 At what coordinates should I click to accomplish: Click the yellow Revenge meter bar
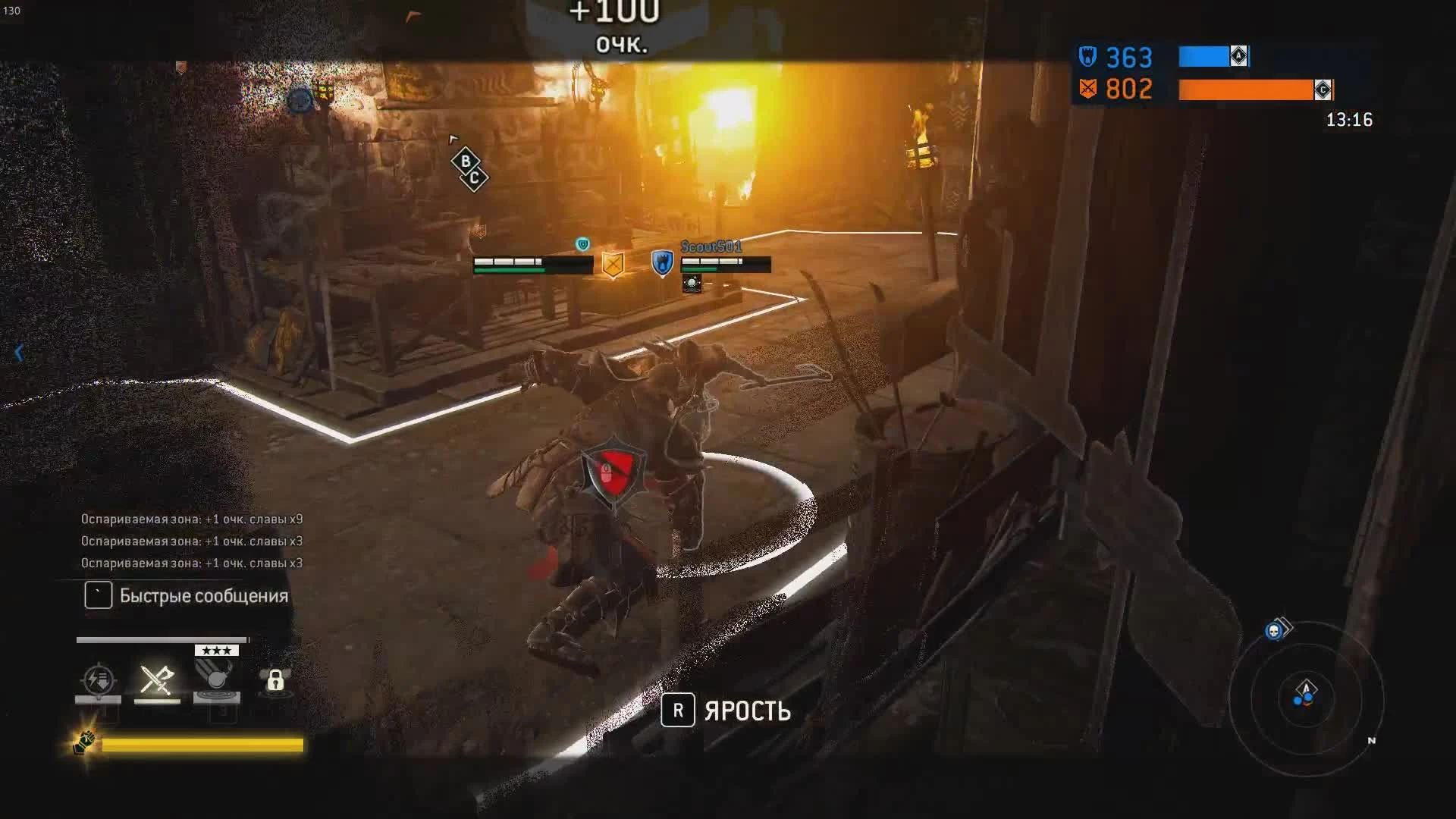(x=205, y=746)
